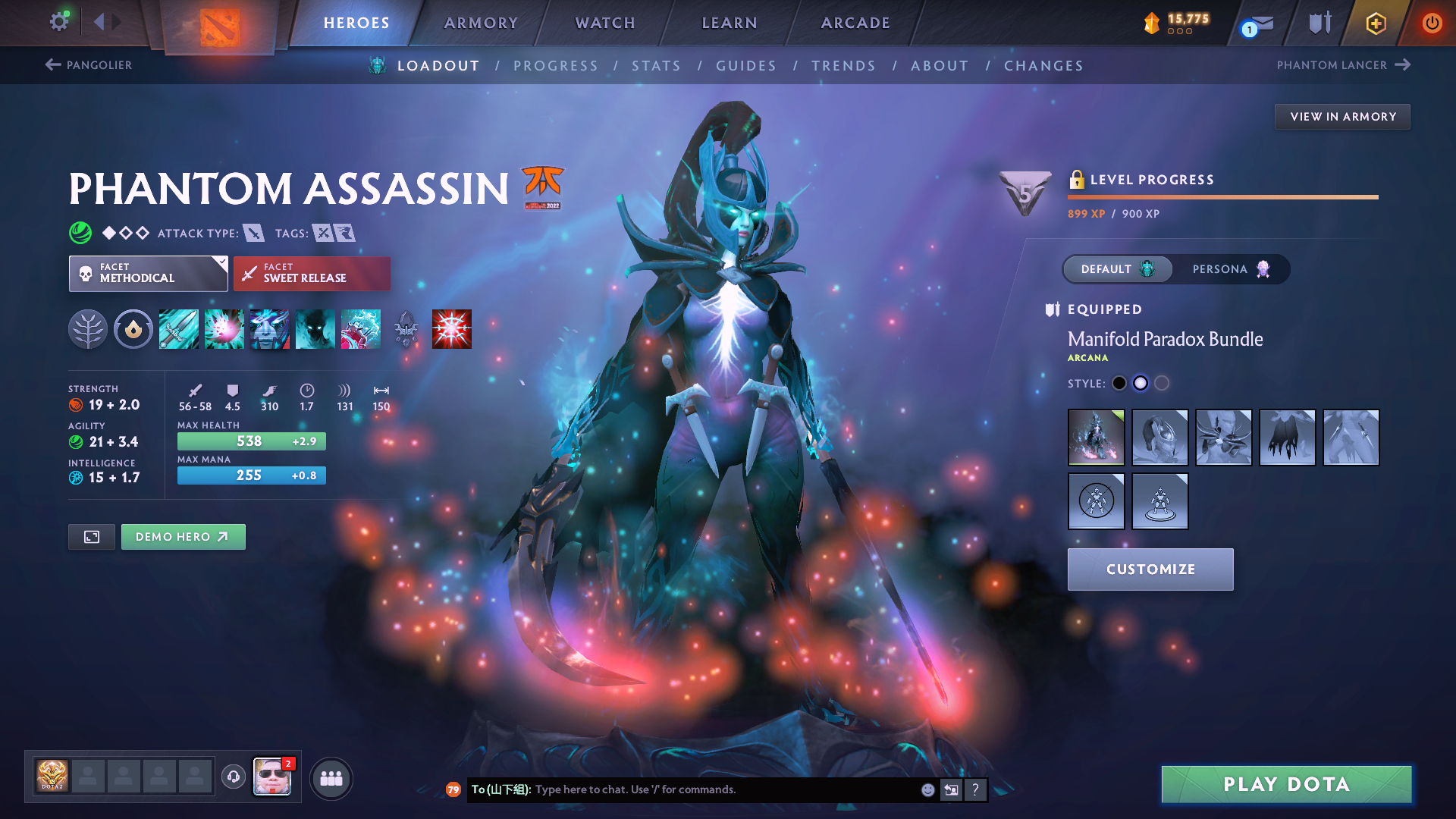Go to the Learn tab
1456x819 pixels.
tap(730, 23)
